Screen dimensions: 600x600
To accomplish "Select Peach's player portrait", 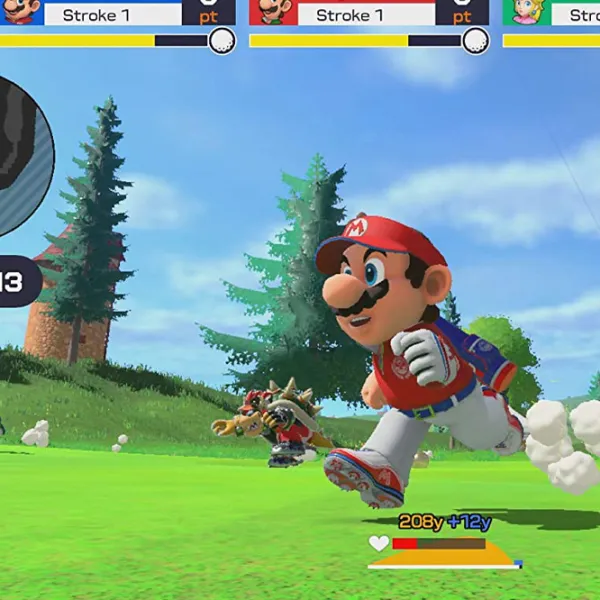I will click(525, 11).
